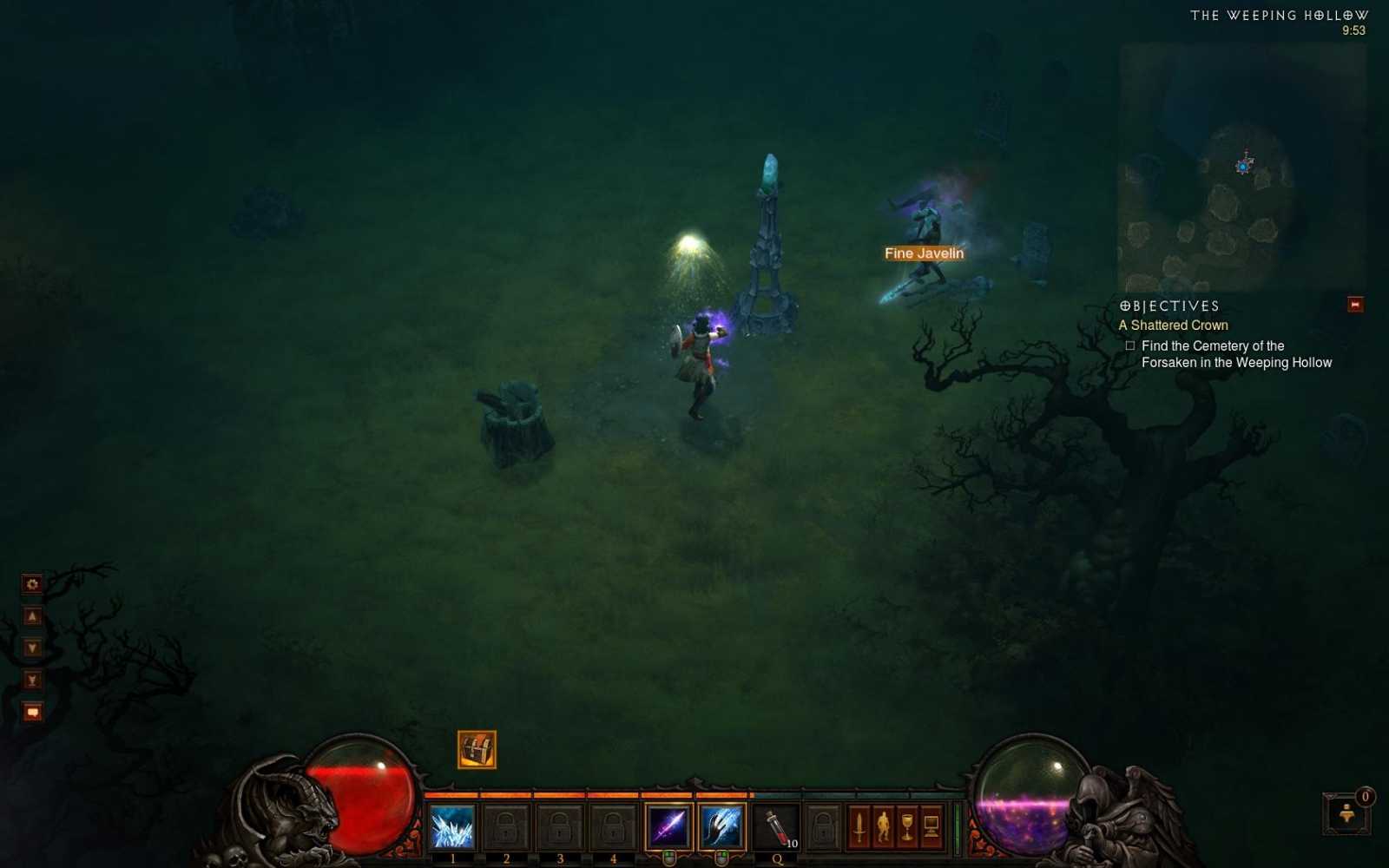Activate the purple missile skill on left mouse slot
The width and height of the screenshot is (1389, 868).
click(668, 825)
